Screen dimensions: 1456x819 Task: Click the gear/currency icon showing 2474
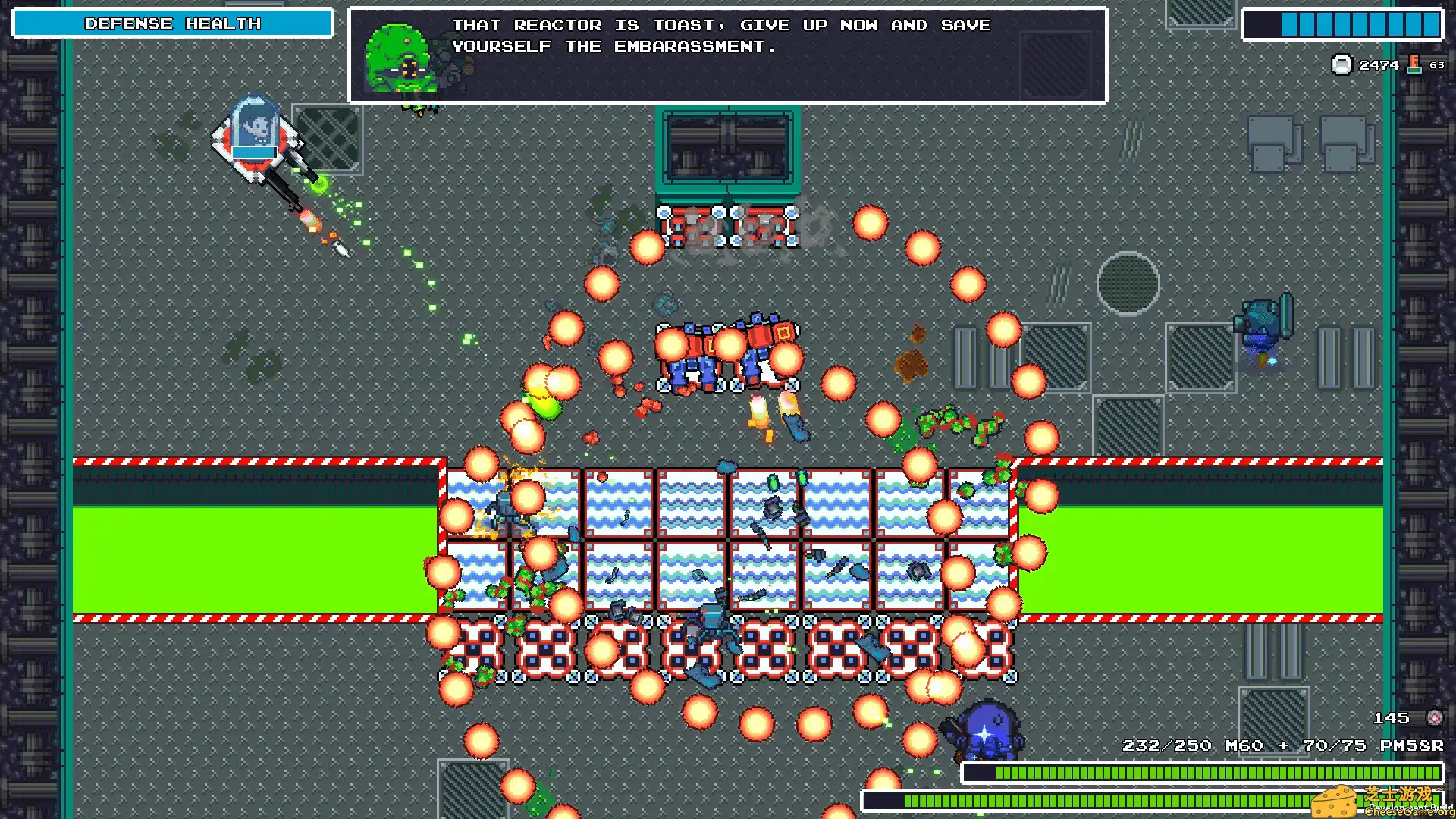click(1342, 64)
